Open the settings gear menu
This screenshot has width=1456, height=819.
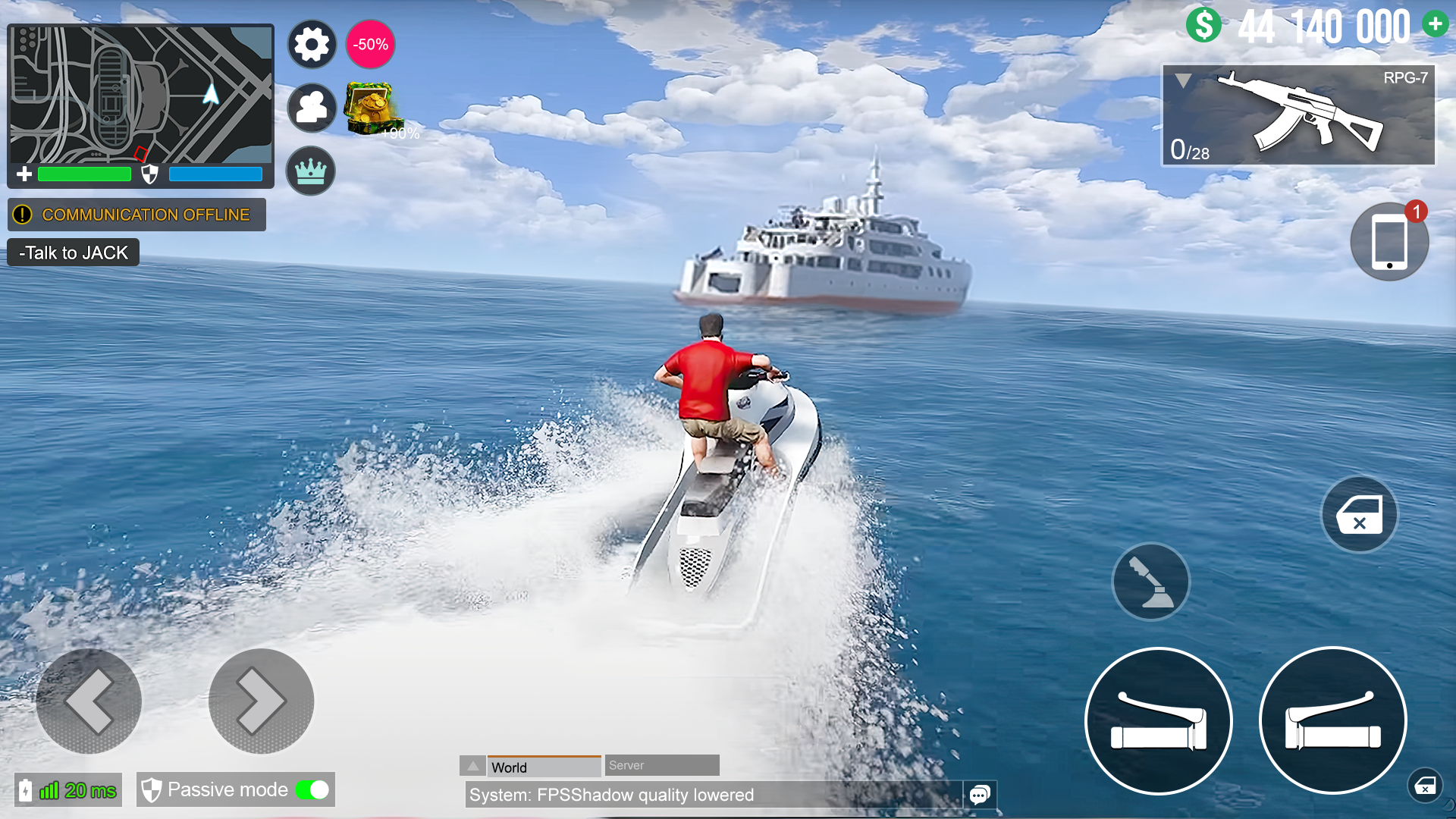tap(311, 44)
